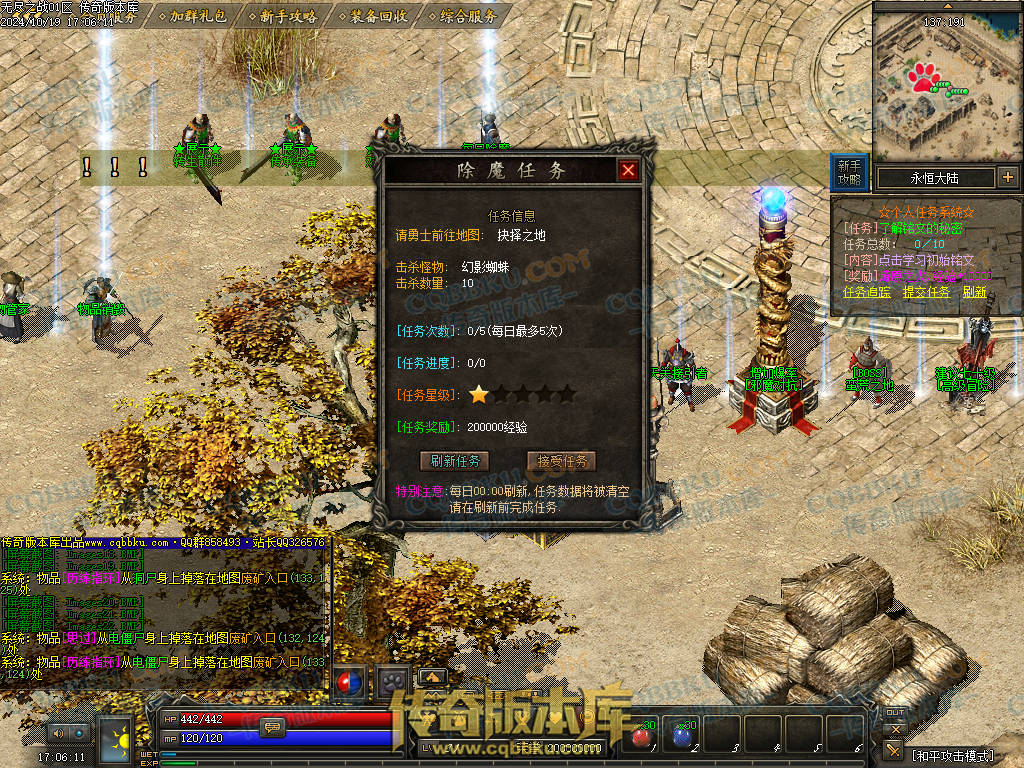Submit quest via 提交任务 link
The image size is (1024, 768).
[x=926, y=292]
